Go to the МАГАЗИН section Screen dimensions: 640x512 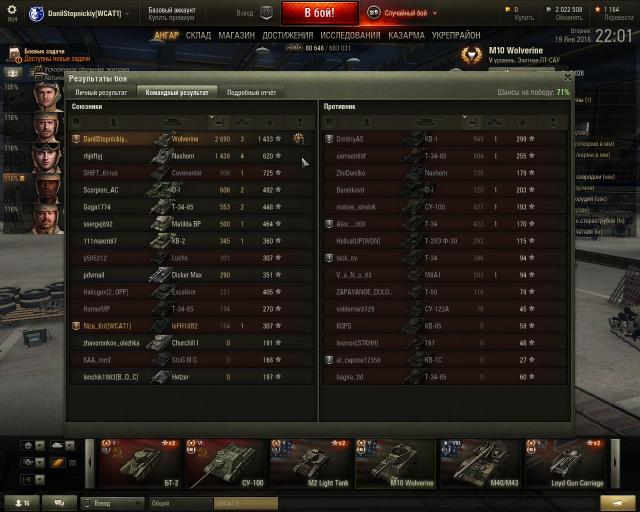click(x=236, y=35)
